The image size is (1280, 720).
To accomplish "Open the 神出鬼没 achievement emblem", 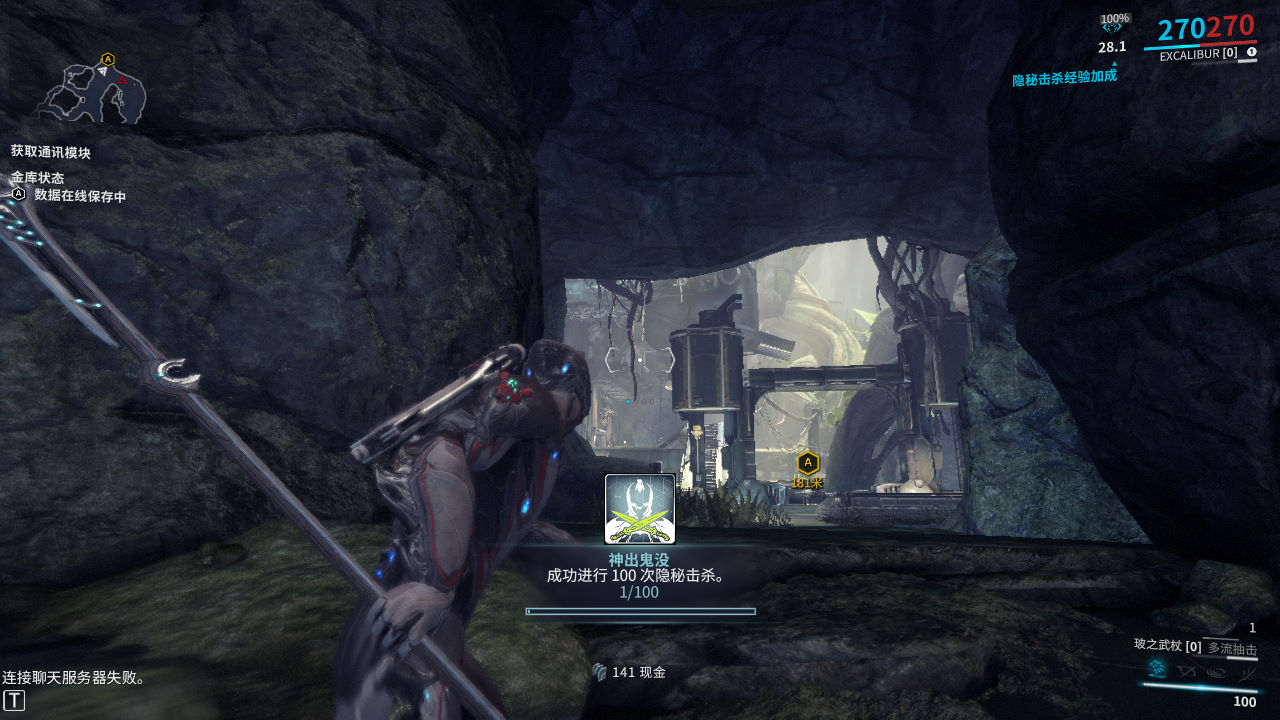I will [x=640, y=509].
